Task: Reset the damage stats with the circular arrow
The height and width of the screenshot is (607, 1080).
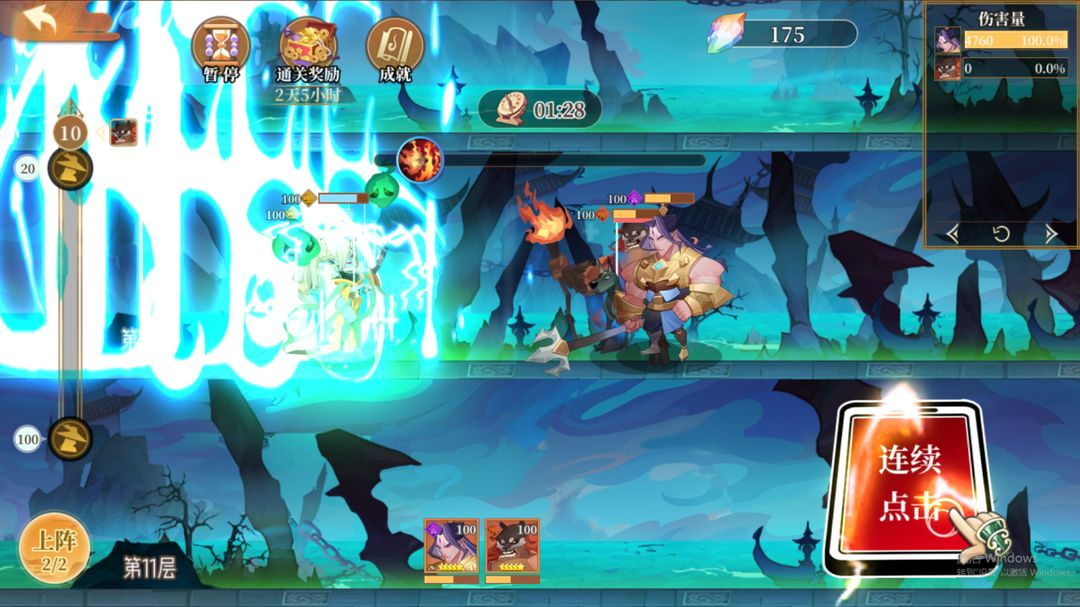Action: click(x=1001, y=234)
